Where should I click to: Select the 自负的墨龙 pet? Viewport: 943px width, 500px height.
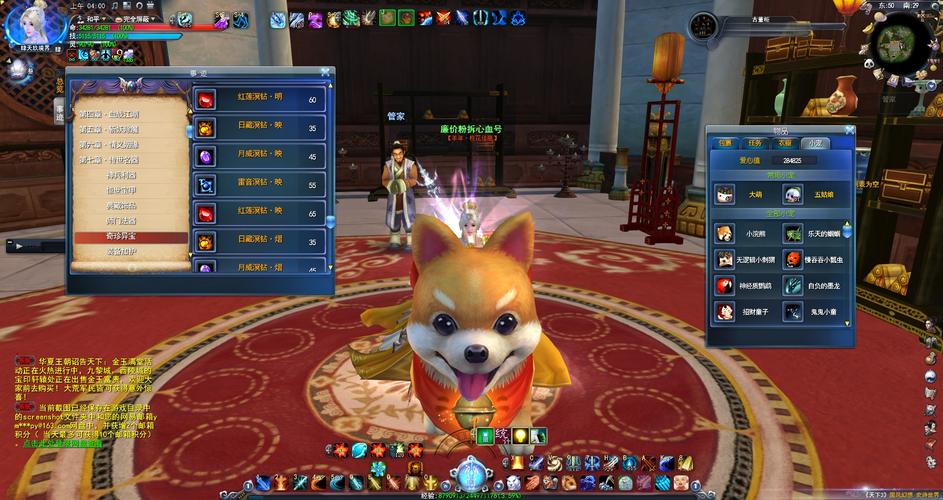(x=793, y=286)
